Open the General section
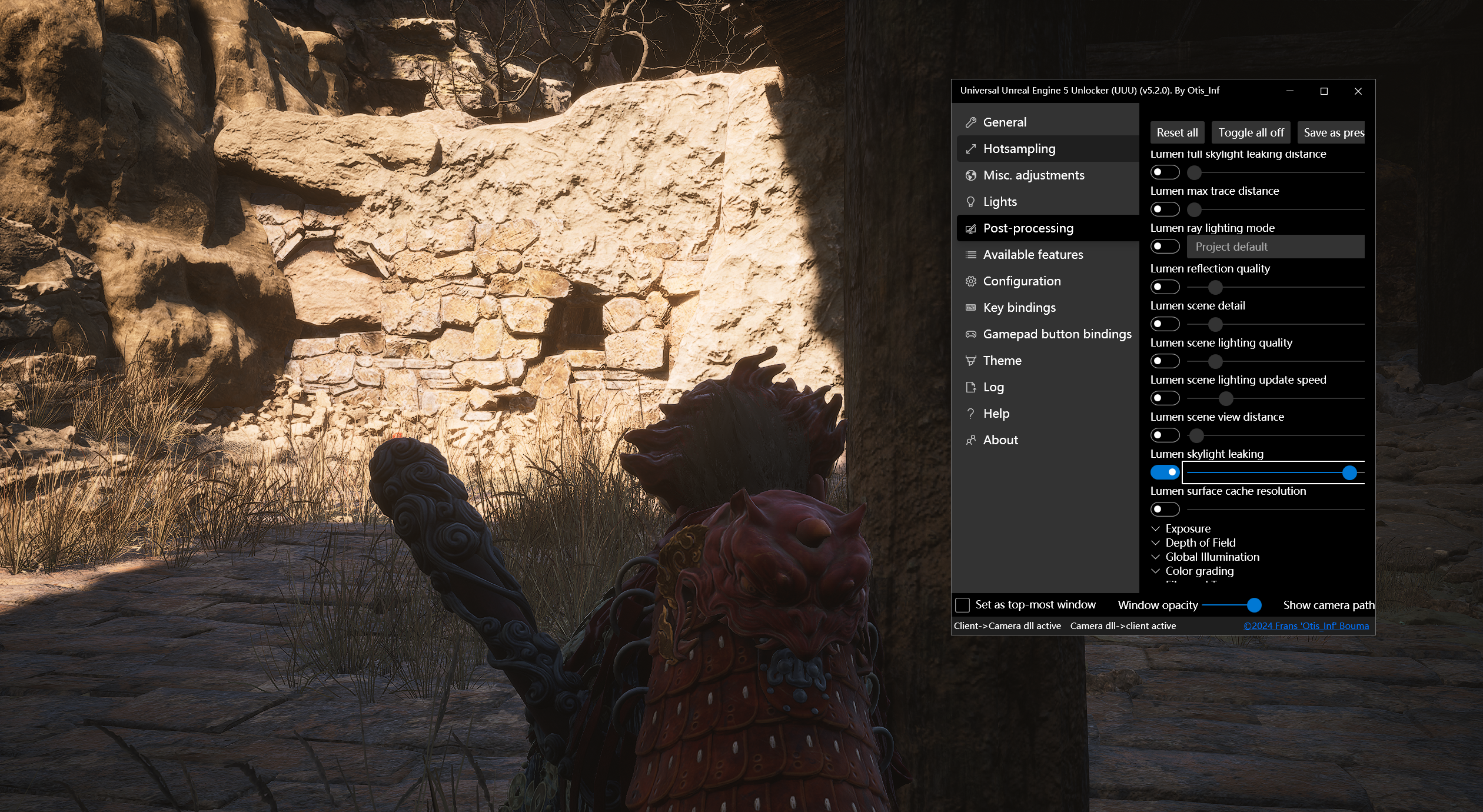Image resolution: width=1483 pixels, height=812 pixels. click(x=1005, y=122)
